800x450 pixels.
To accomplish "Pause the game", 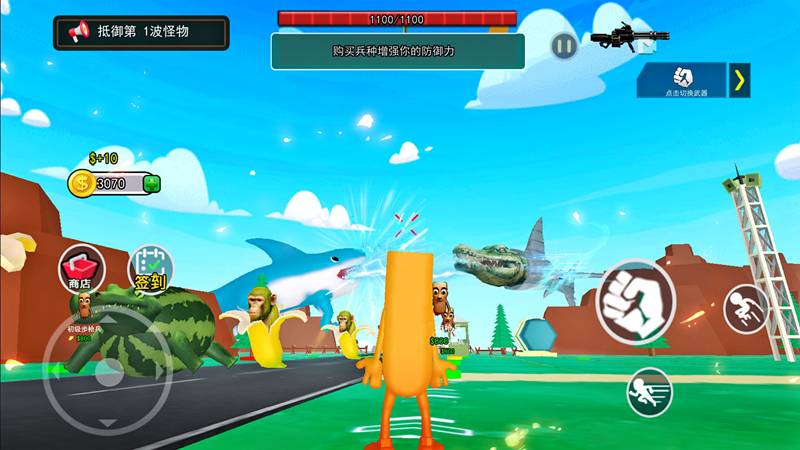I will pos(564,45).
